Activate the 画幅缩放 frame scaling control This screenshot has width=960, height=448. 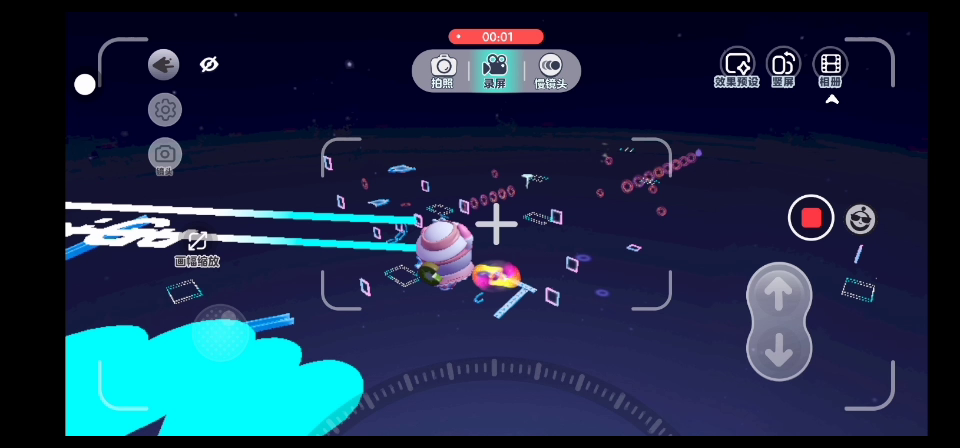pos(197,247)
